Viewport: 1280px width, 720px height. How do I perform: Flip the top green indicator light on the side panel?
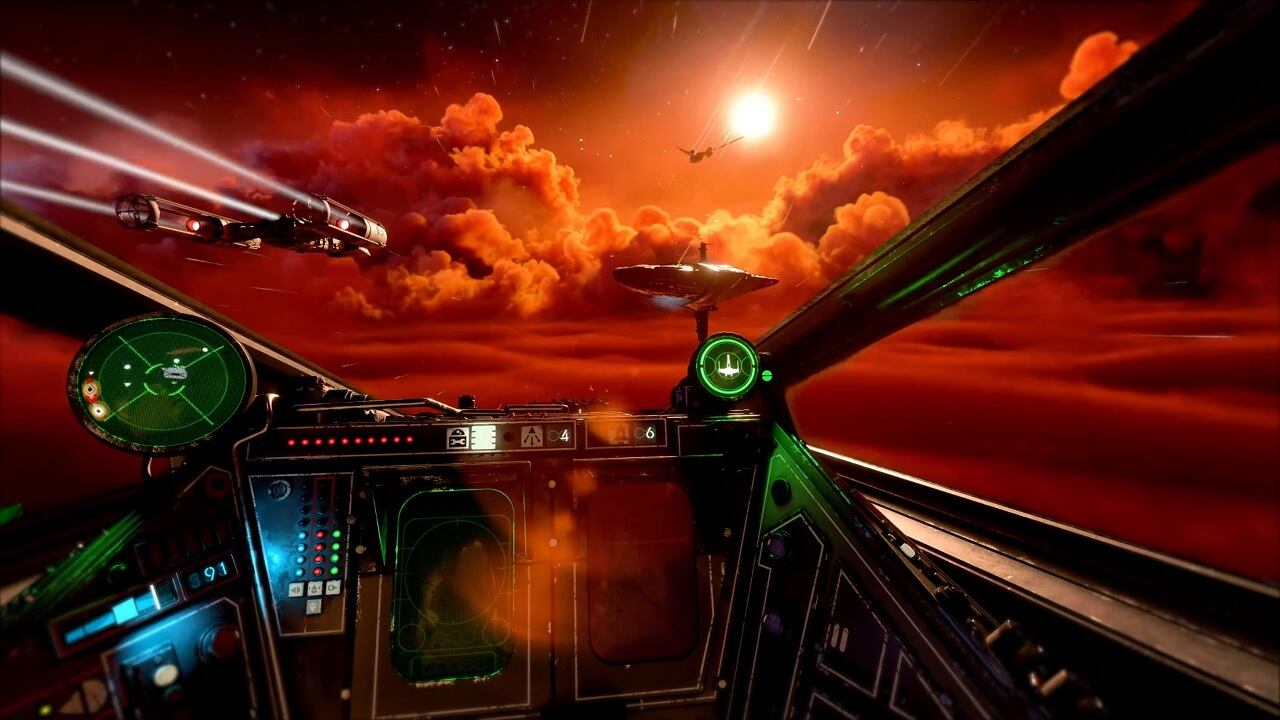pyautogui.click(x=334, y=535)
